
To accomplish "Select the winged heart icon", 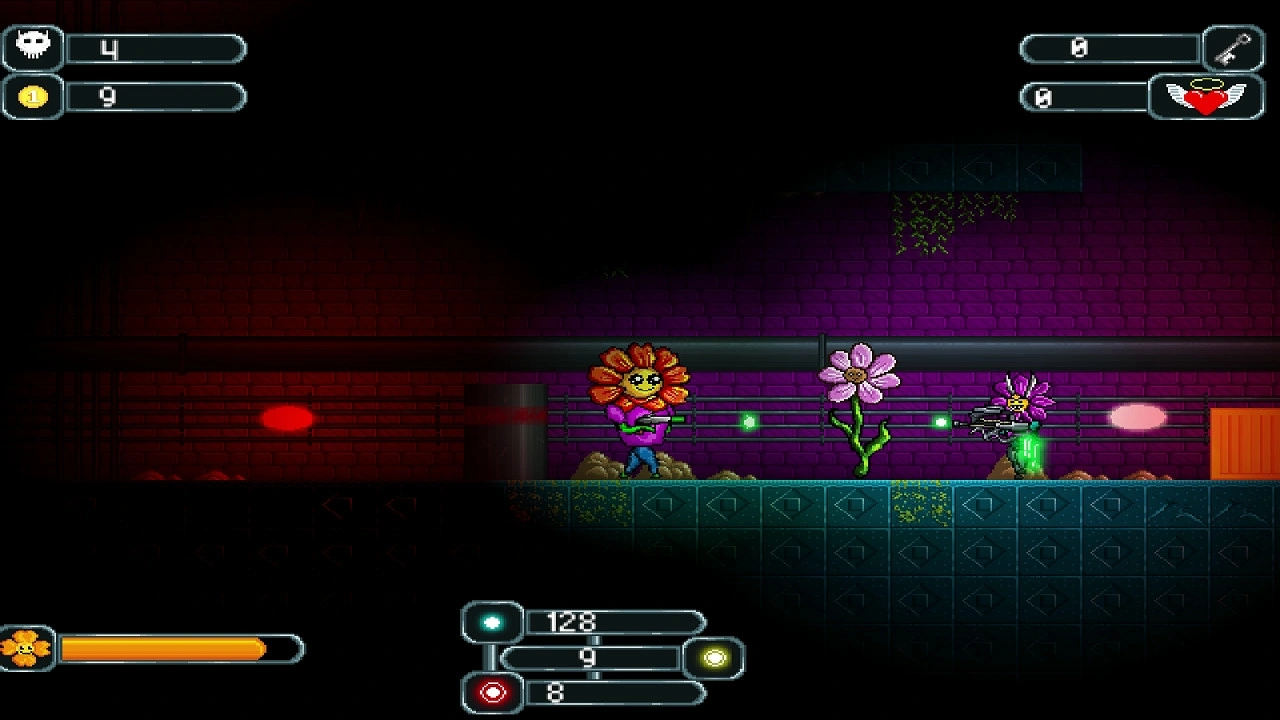I will pos(1206,97).
